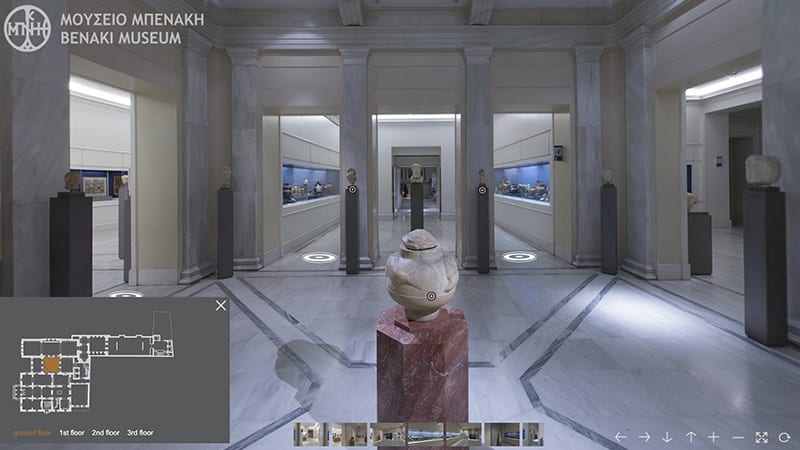Click the Benaki Museum logo

(x=27, y=28)
